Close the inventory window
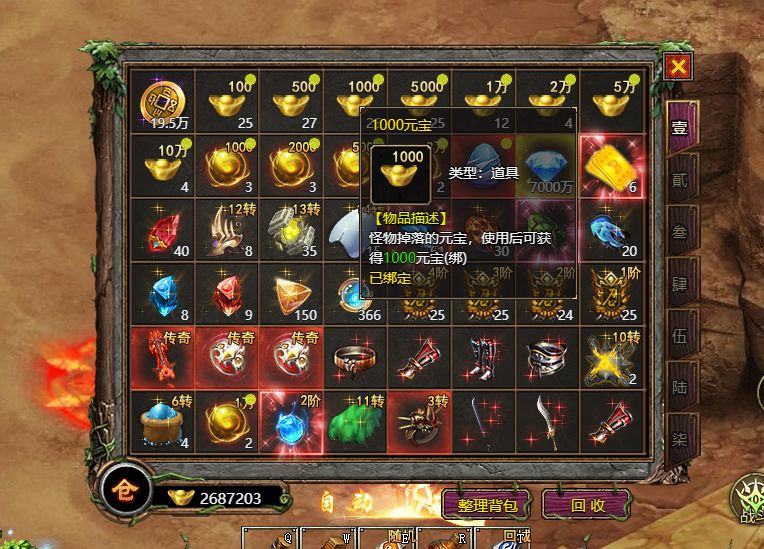This screenshot has width=764, height=549. pos(678,67)
